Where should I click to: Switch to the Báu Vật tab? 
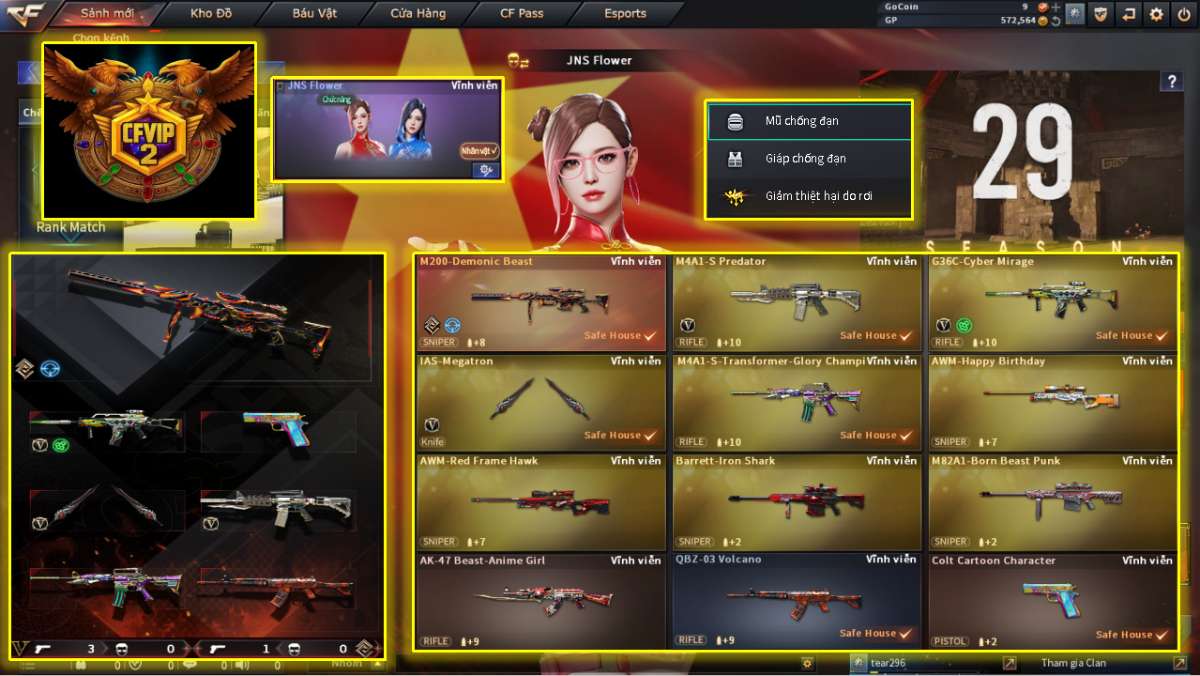(x=314, y=14)
